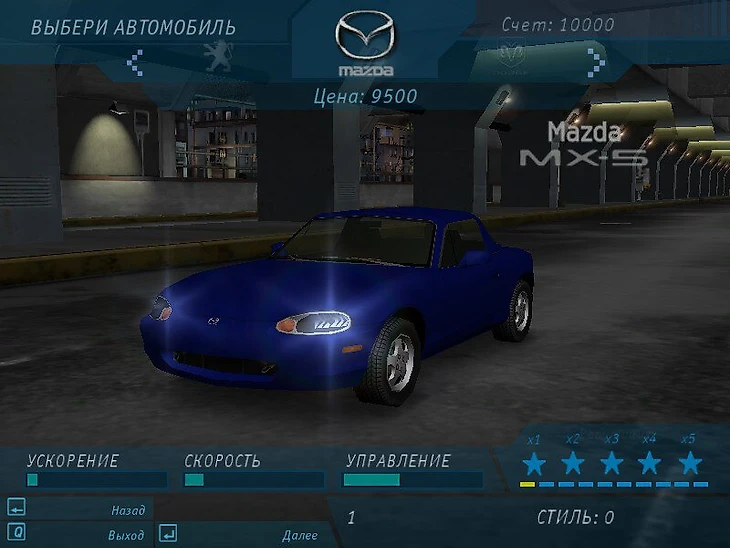Select the central Mazda logo
The image size is (730, 548).
pos(365,45)
